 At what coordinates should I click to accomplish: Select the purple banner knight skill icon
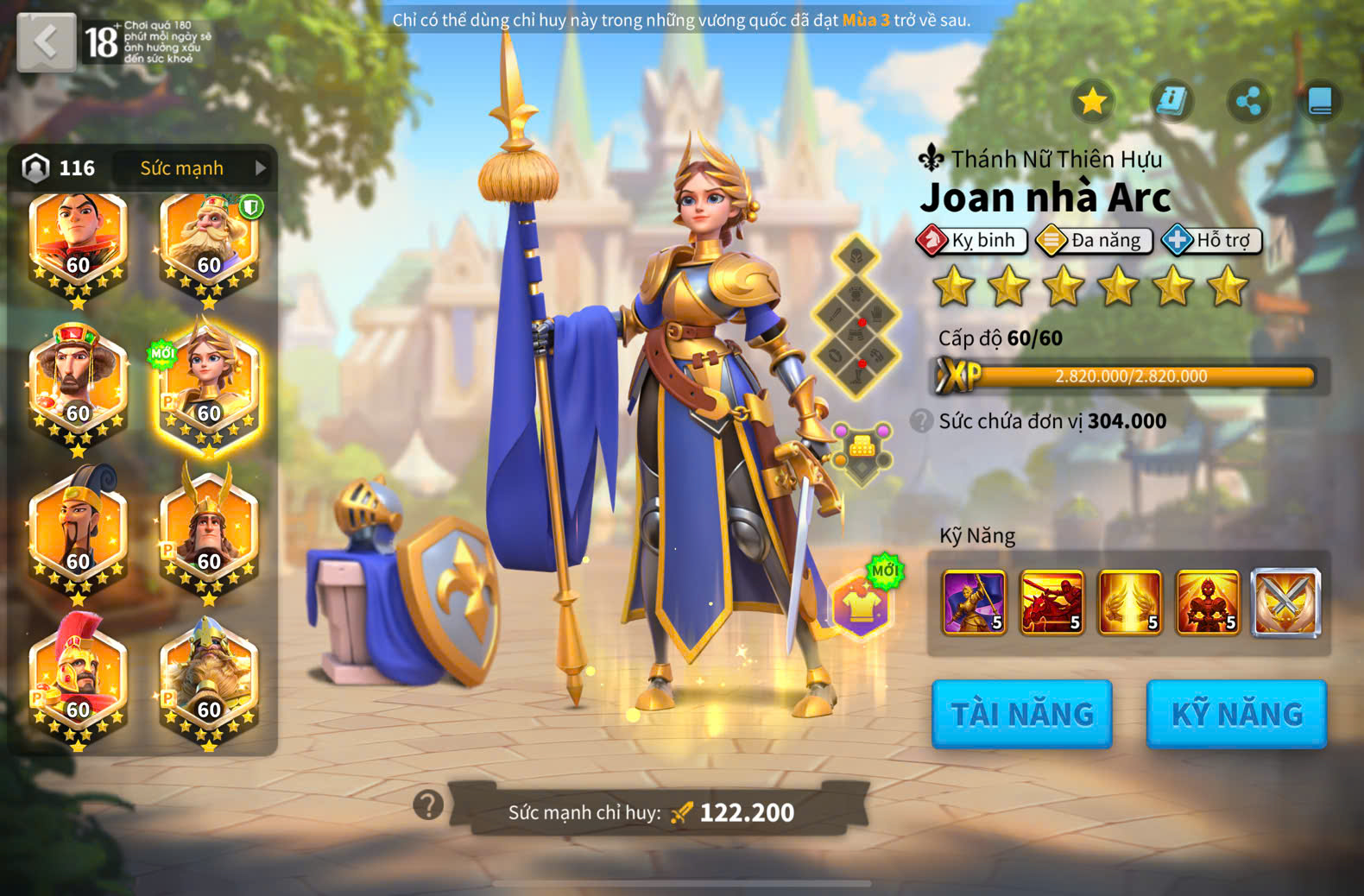click(974, 602)
